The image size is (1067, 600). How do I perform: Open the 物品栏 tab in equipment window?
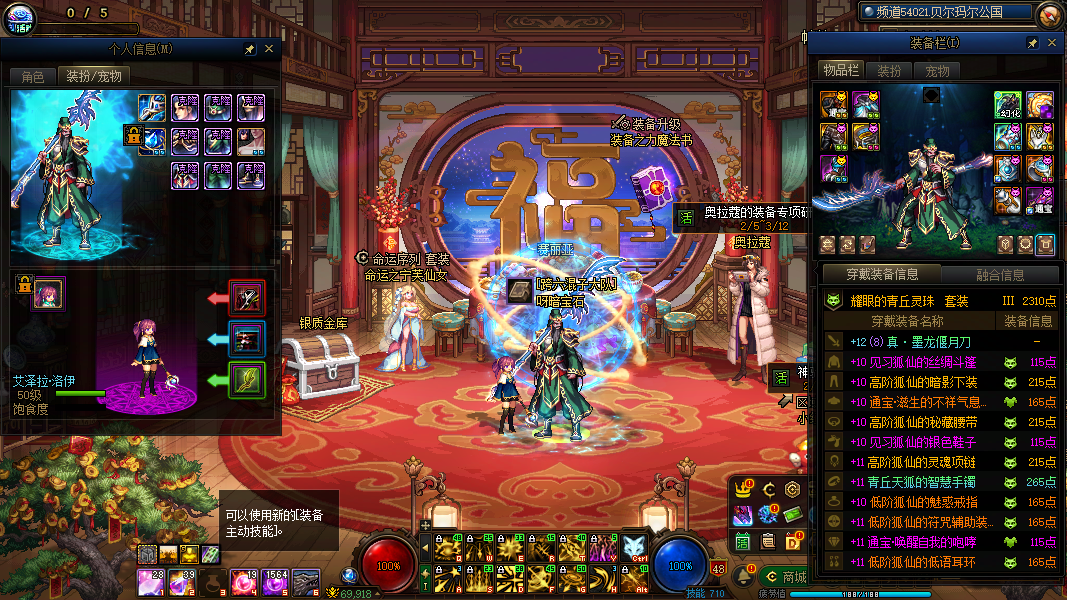tap(841, 70)
